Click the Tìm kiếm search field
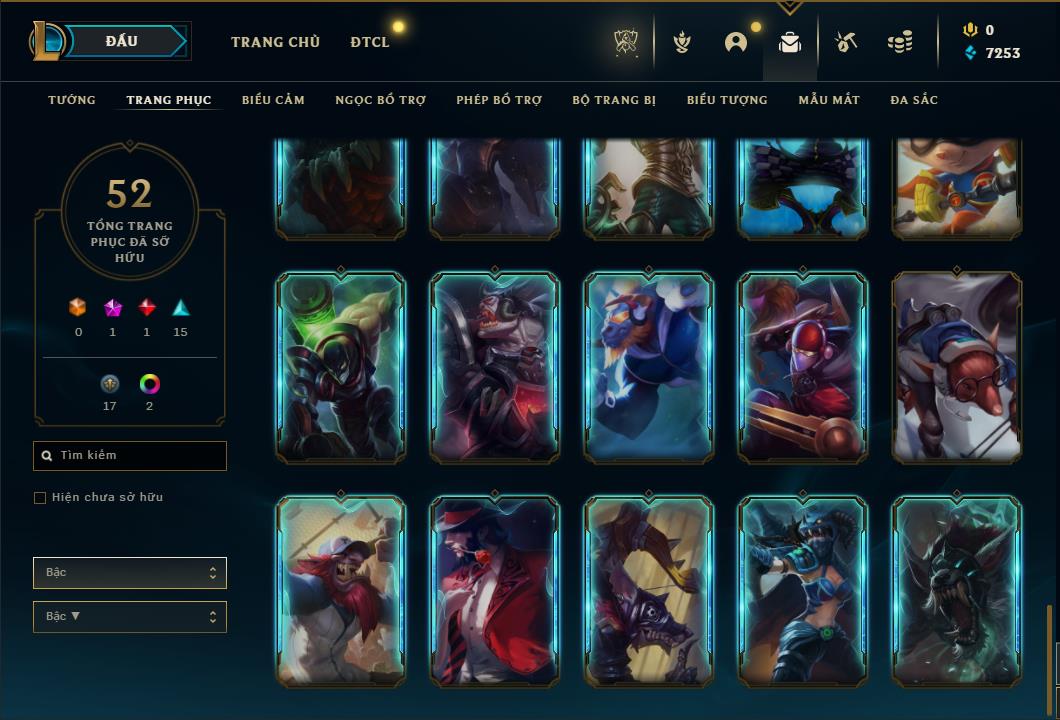1060x720 pixels. click(x=130, y=456)
